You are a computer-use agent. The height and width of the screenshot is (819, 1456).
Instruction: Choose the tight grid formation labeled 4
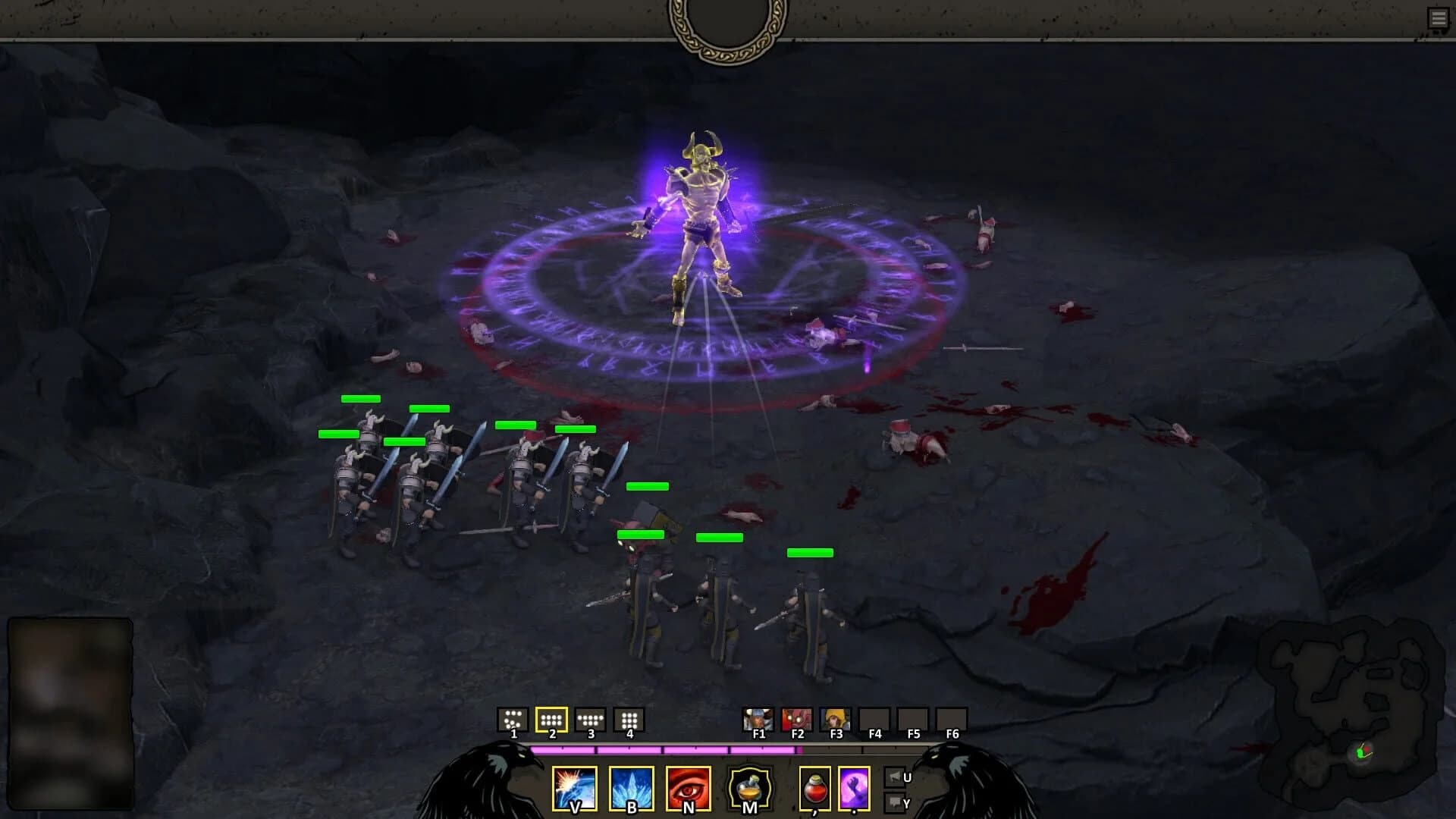(629, 720)
